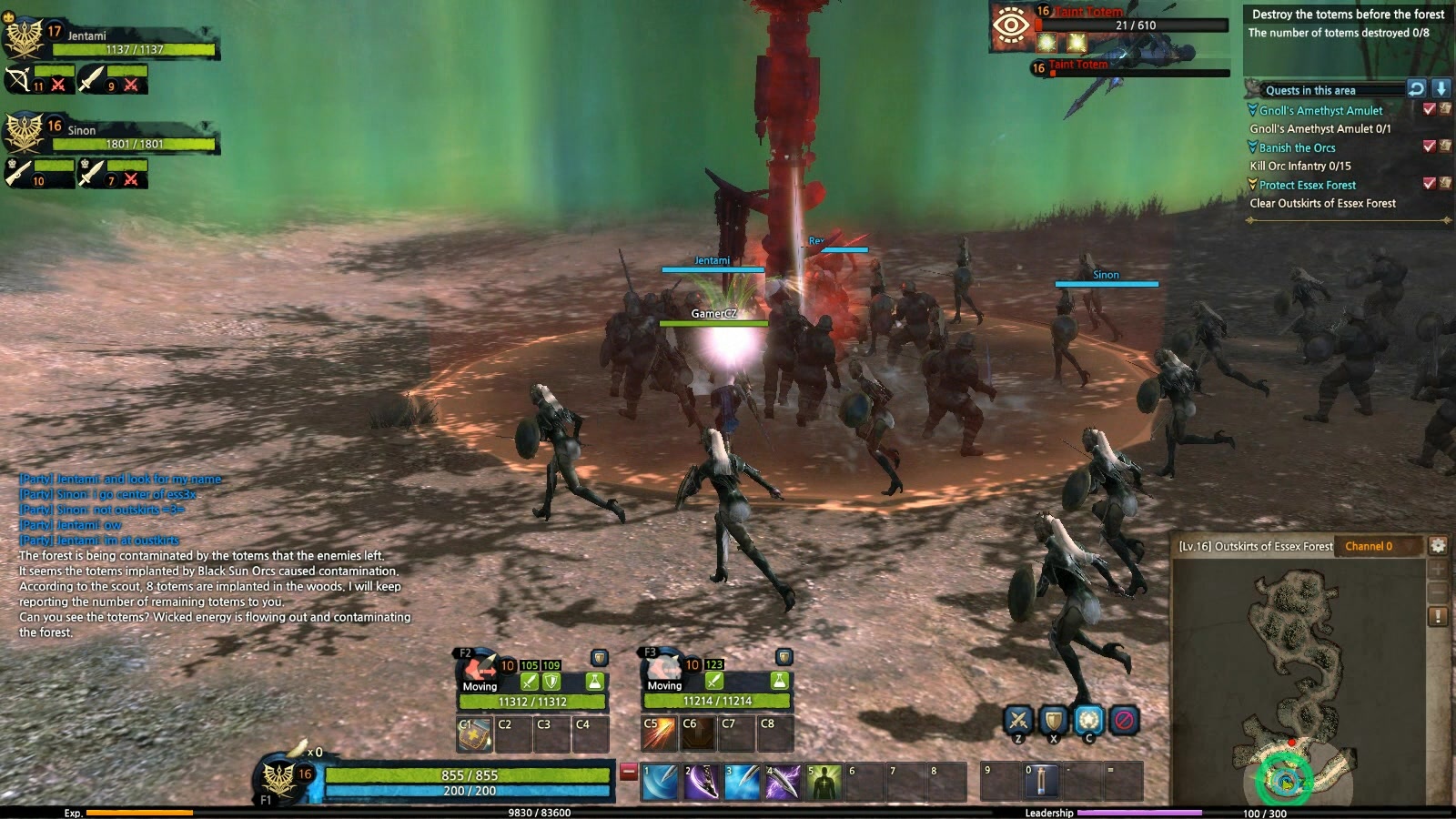Collapse quest list with the down-arrow button
Viewport: 1456px width, 819px height.
click(1441, 88)
